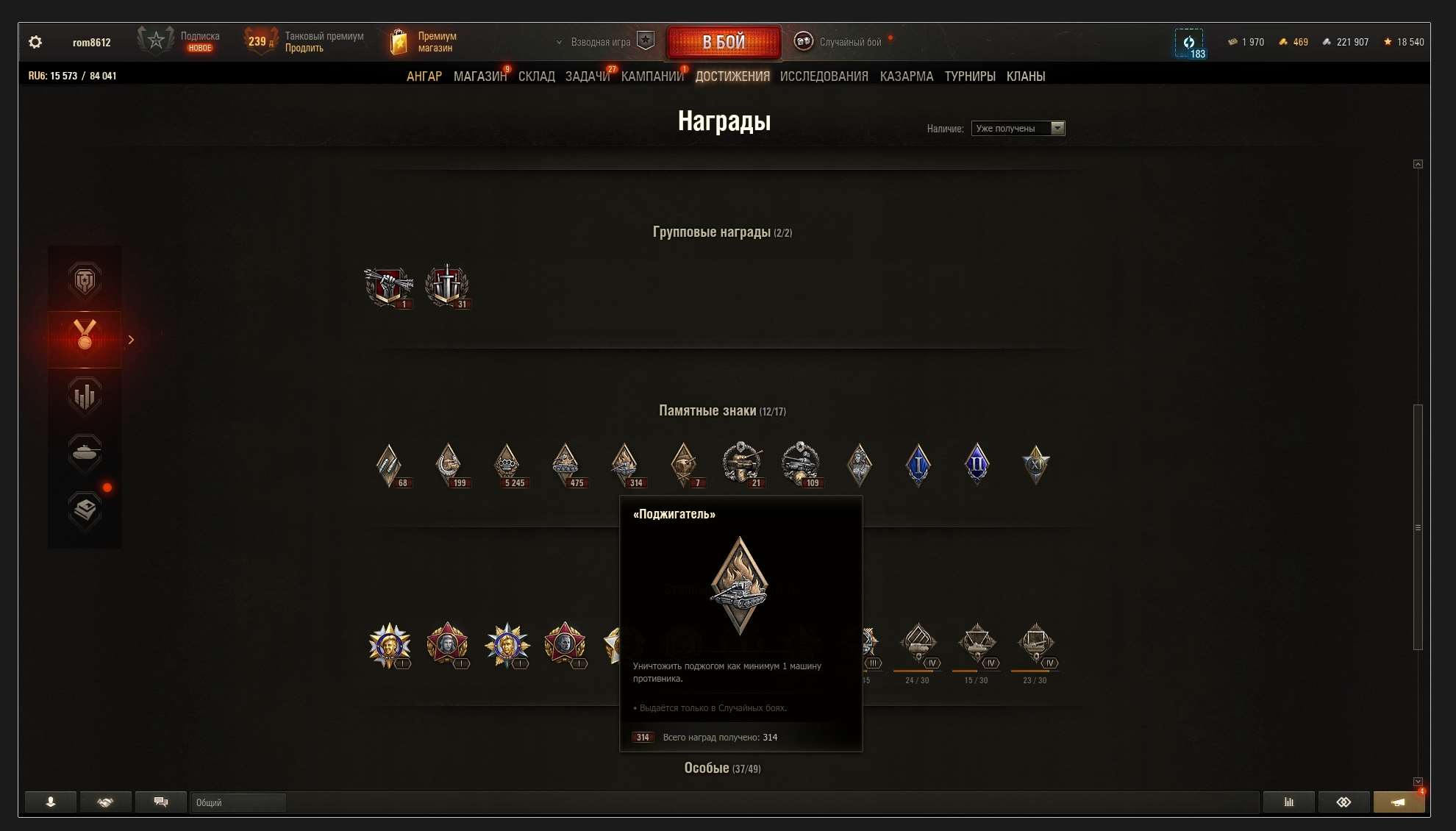Open the ТУРНИРЫ tab
Screen dimensions: 1456x831
click(x=969, y=76)
